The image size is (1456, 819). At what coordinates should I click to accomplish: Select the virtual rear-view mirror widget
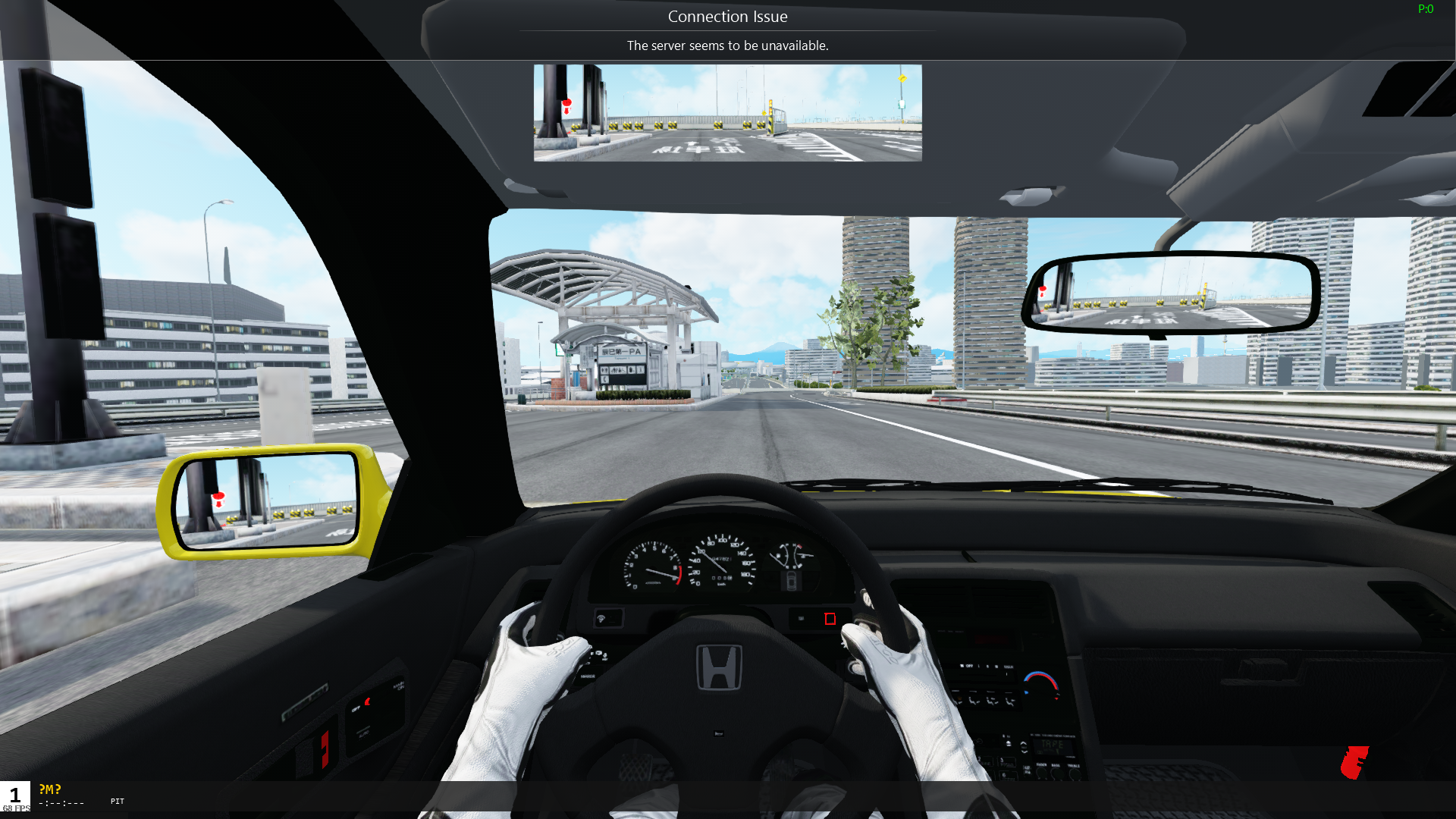coord(727,112)
